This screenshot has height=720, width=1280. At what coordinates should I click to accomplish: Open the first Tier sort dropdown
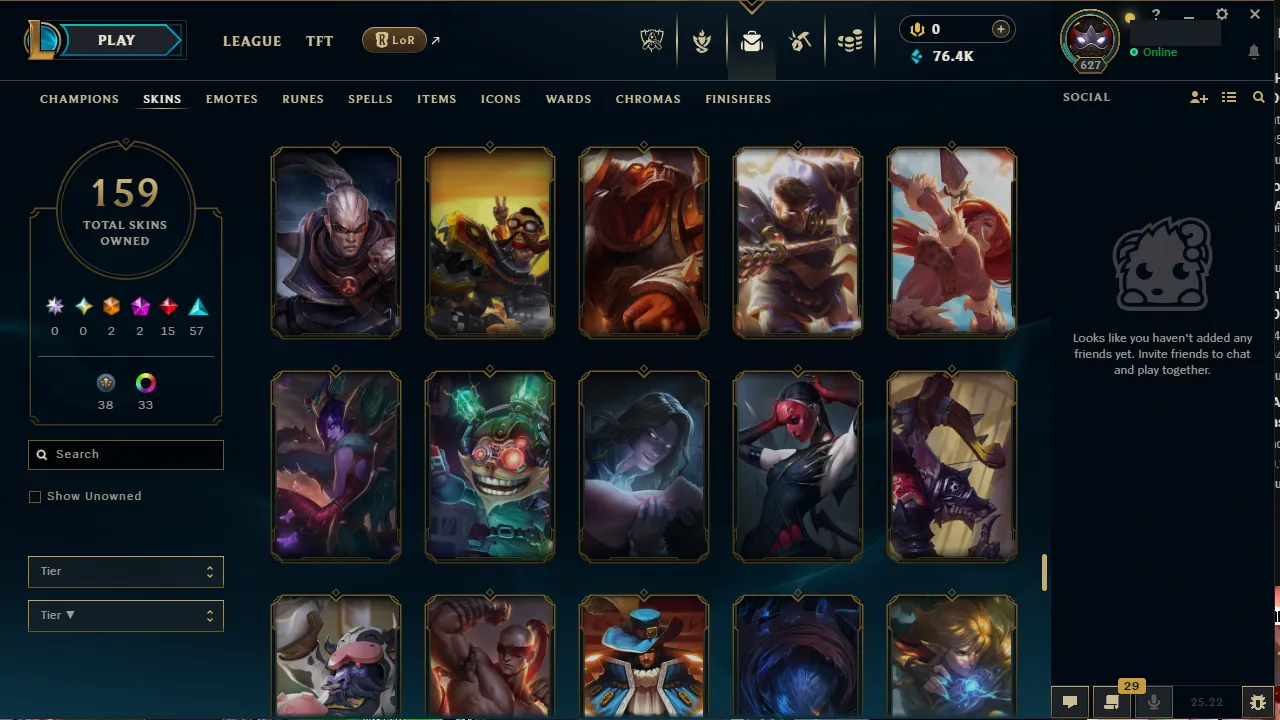pyautogui.click(x=125, y=571)
